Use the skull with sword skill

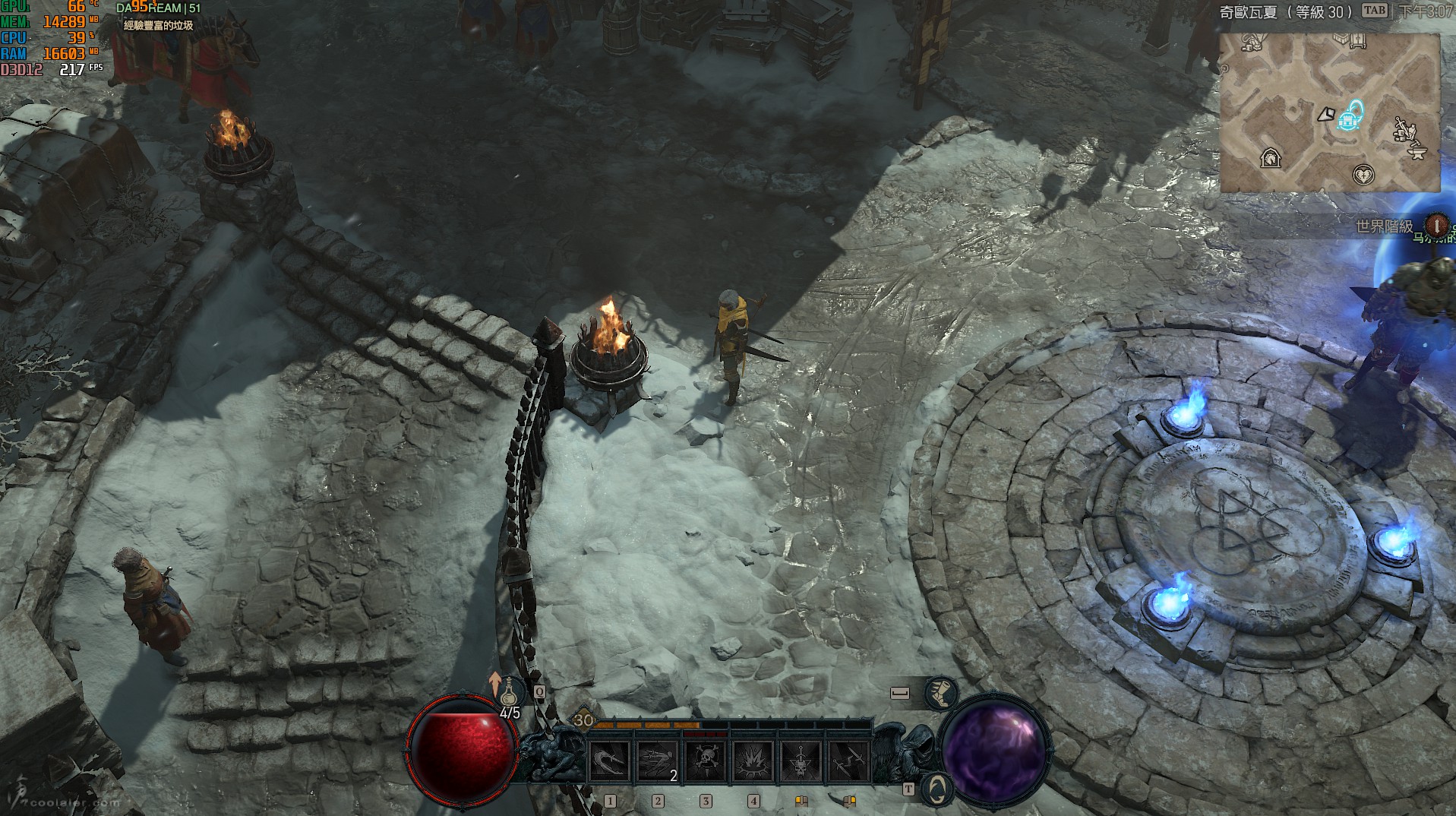click(x=801, y=761)
